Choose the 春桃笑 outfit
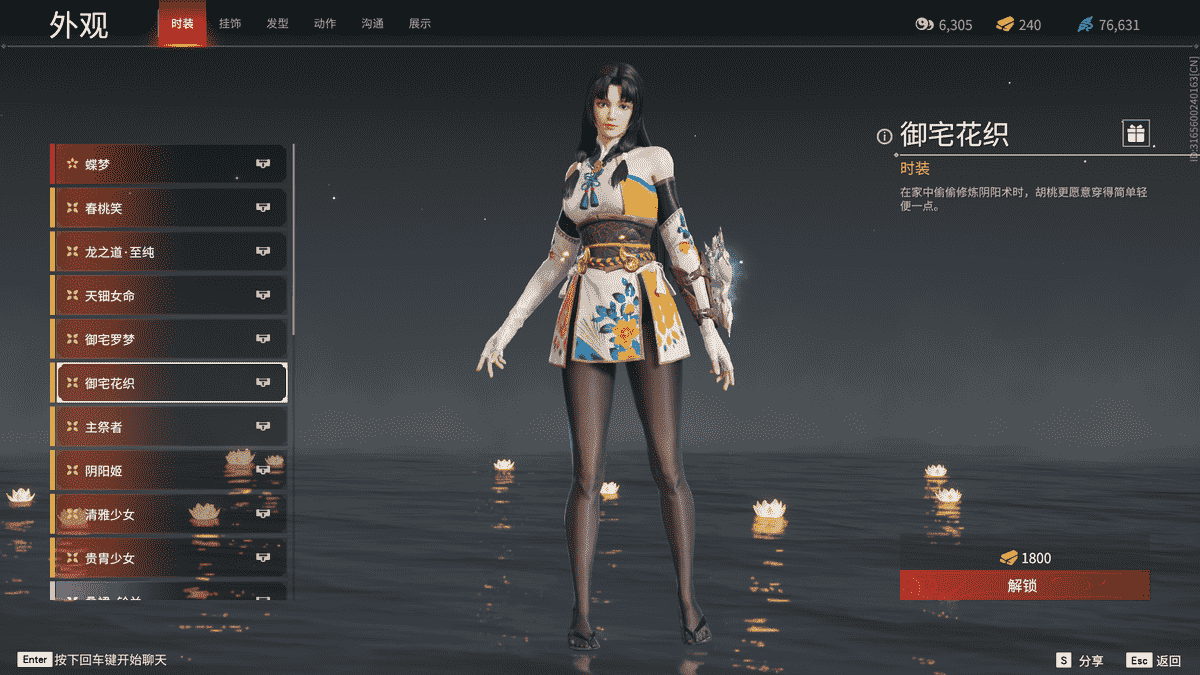The image size is (1200, 675). click(168, 208)
